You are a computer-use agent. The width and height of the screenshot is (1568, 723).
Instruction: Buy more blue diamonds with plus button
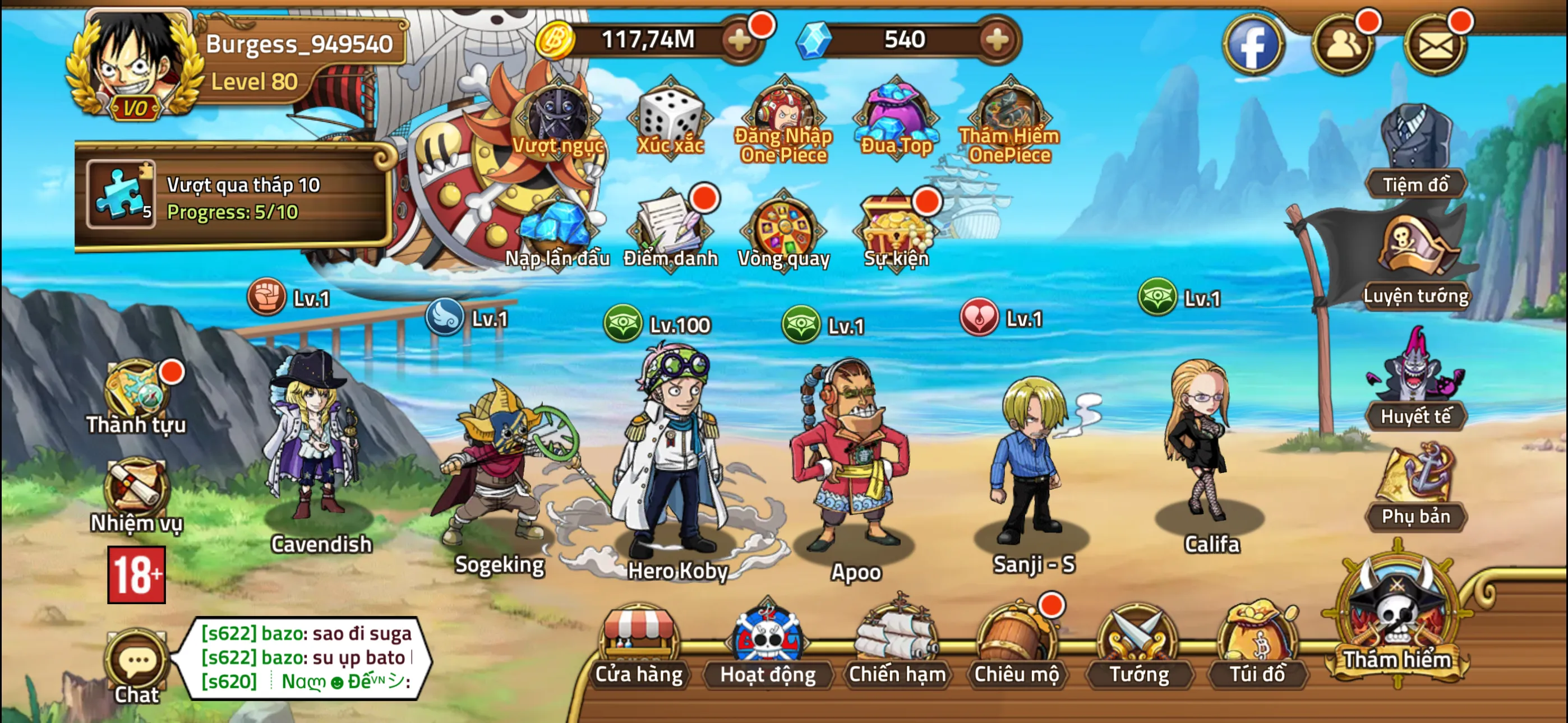(997, 41)
